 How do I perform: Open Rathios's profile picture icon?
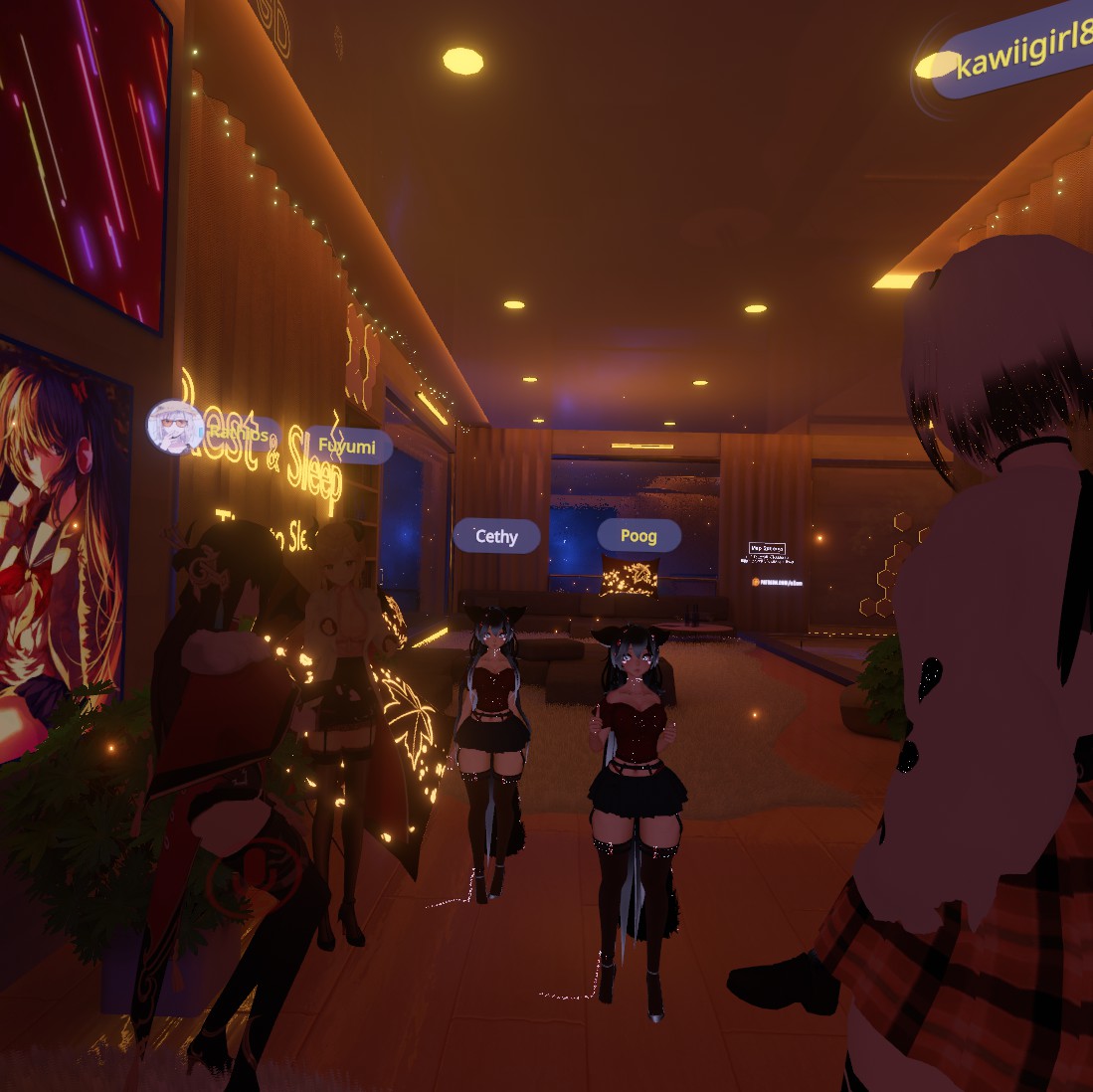(175, 427)
